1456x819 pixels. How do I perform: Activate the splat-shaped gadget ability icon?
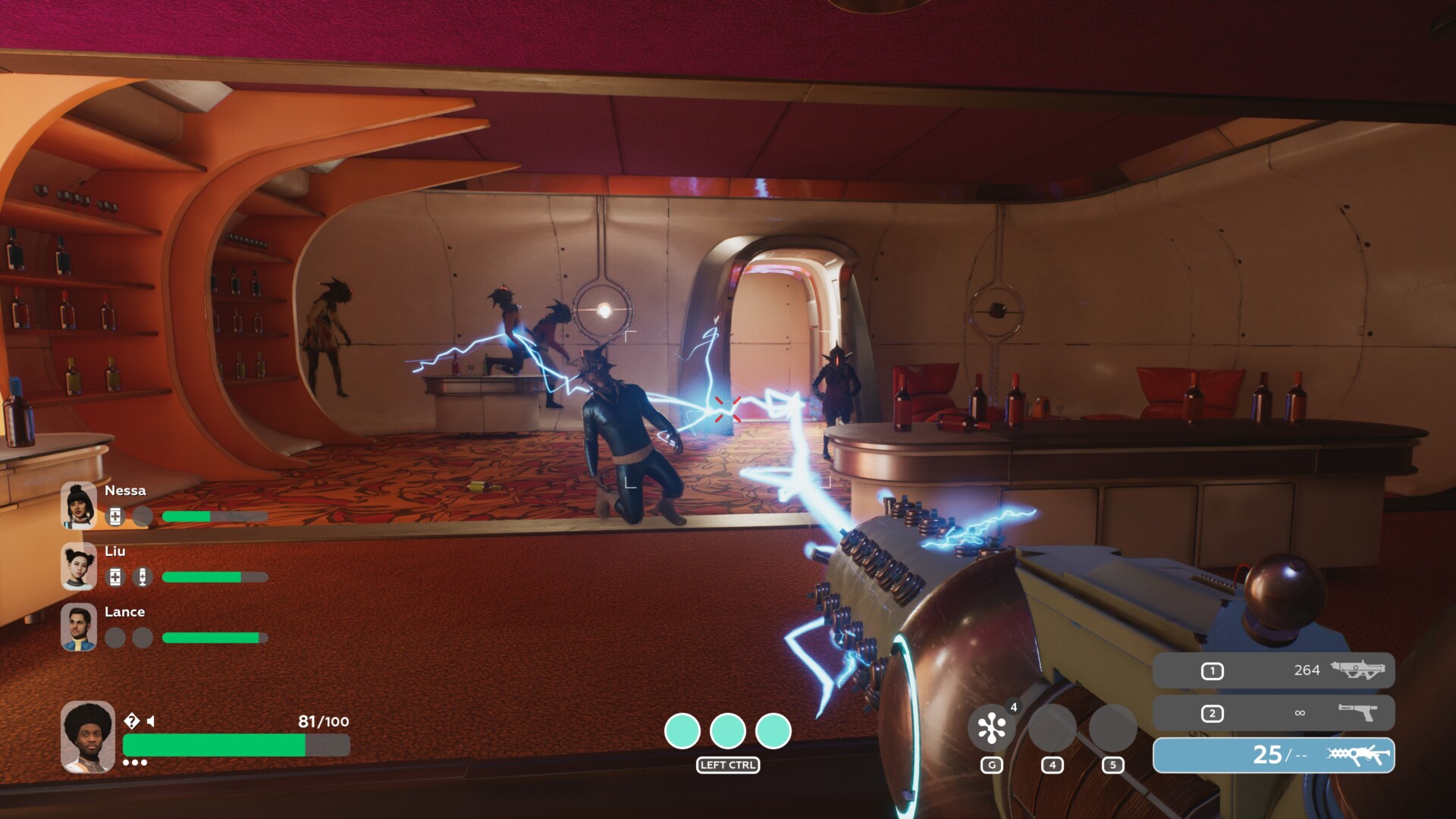point(991,729)
